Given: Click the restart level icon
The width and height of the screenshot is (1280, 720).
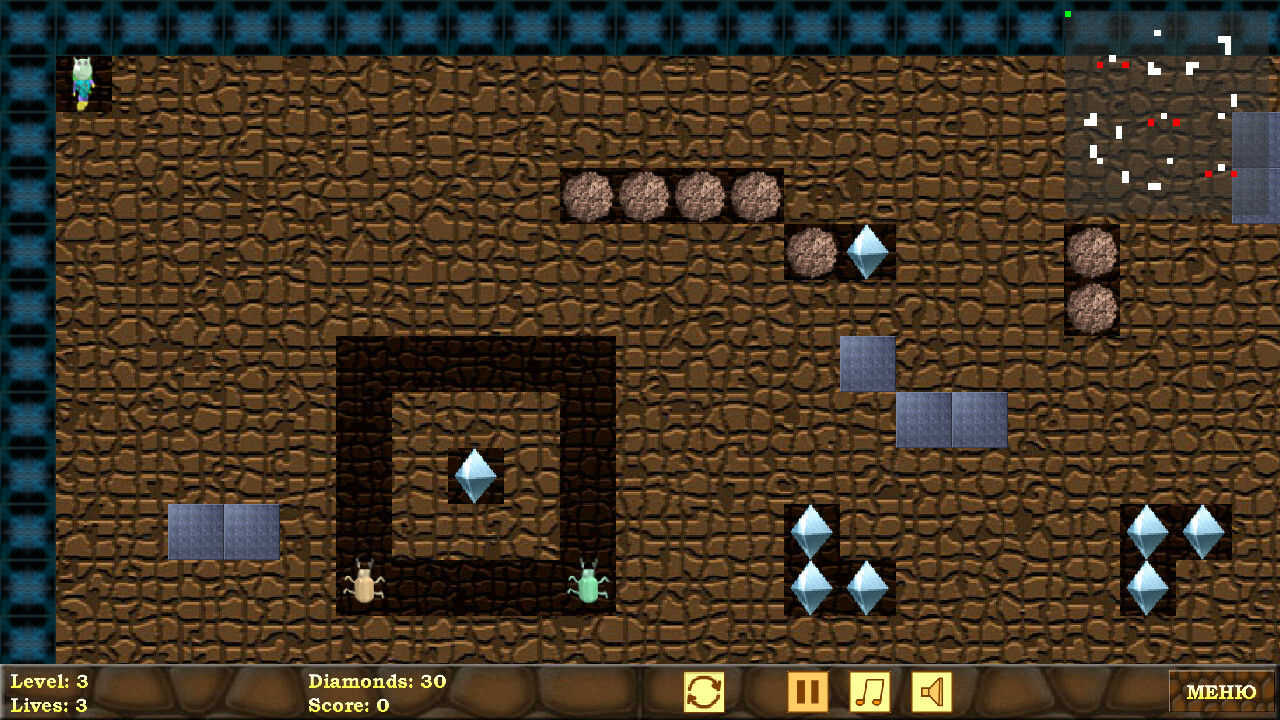Looking at the screenshot, I should tap(705, 691).
